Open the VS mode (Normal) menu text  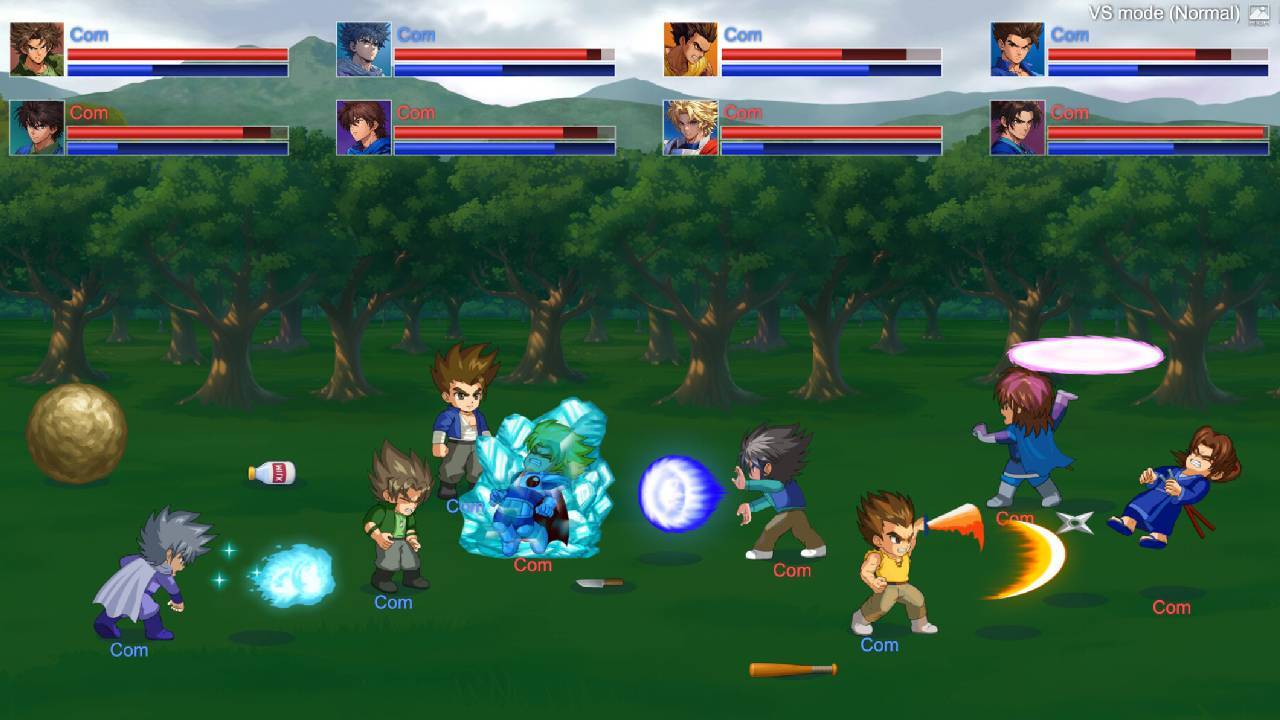[1163, 13]
